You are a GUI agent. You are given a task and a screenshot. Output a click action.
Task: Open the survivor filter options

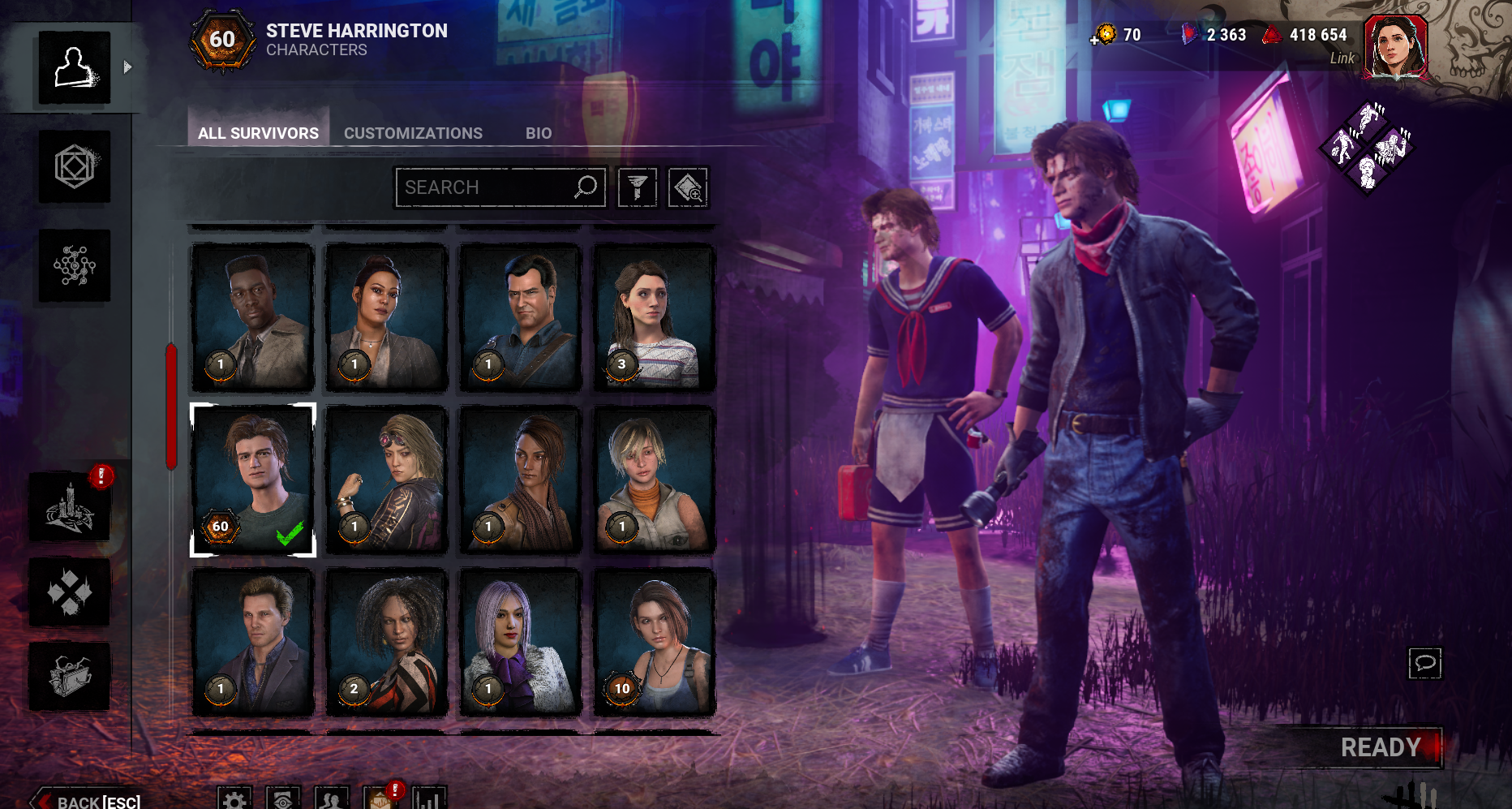click(637, 187)
